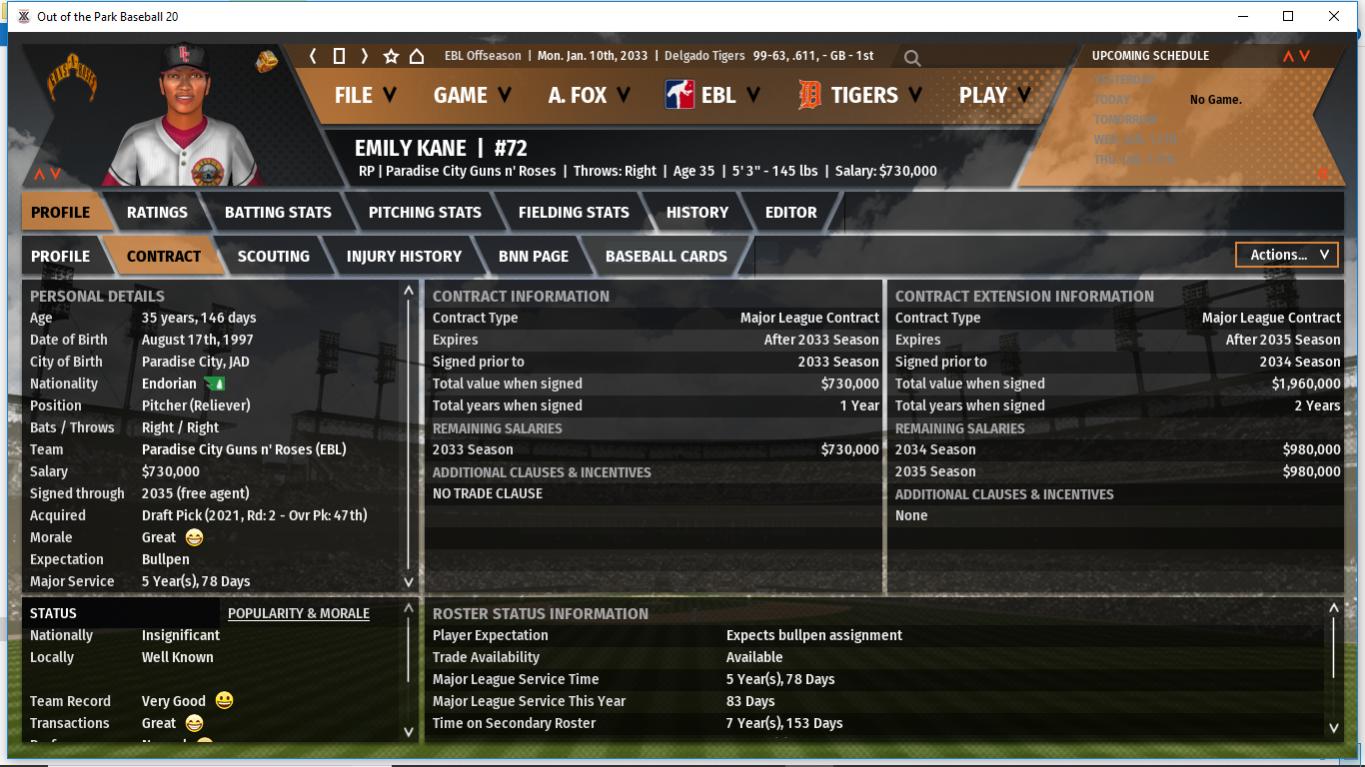
Task: Open the PLAY menu
Action: [x=993, y=95]
